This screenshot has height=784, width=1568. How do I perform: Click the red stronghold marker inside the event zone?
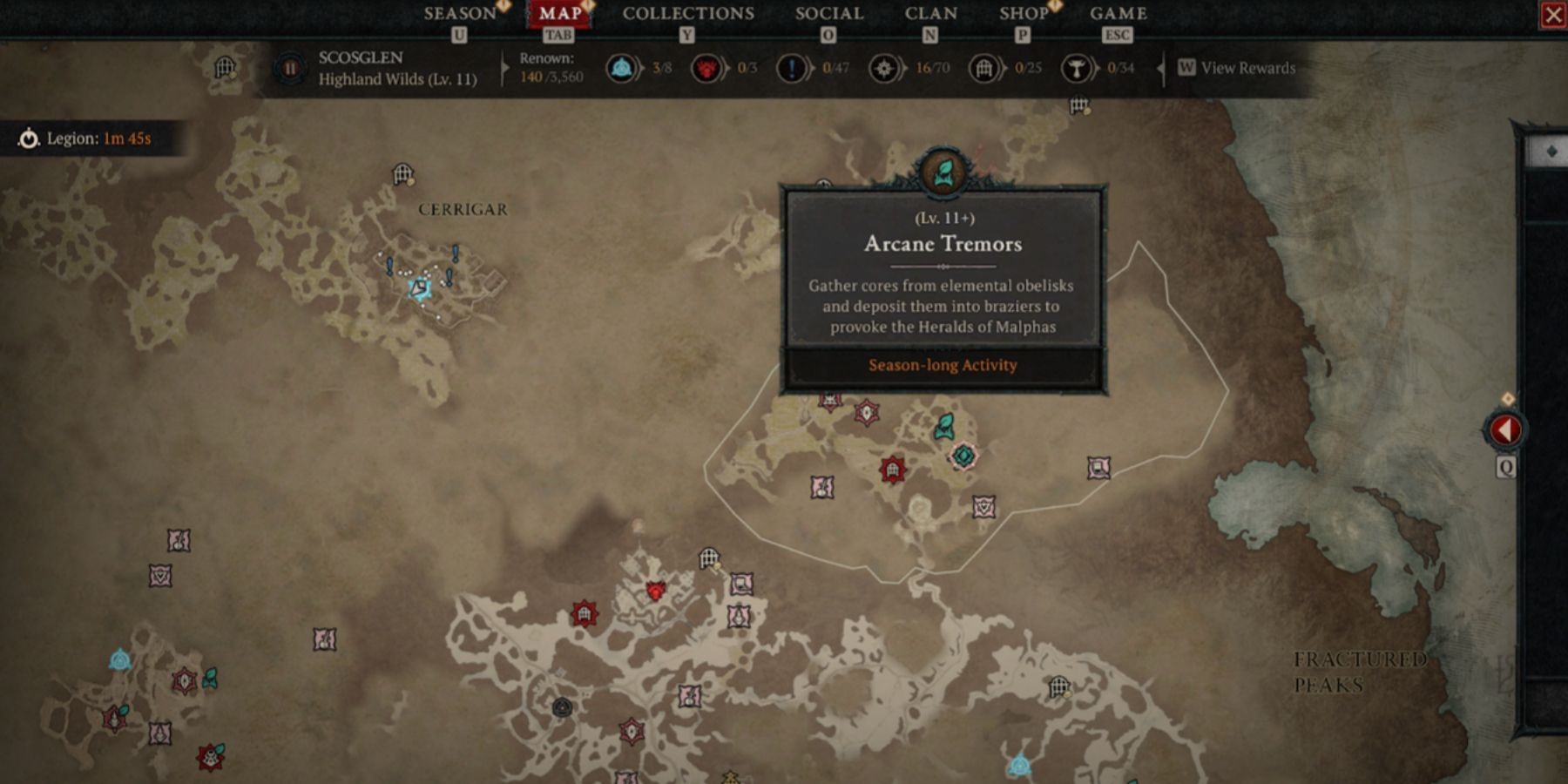tap(893, 469)
